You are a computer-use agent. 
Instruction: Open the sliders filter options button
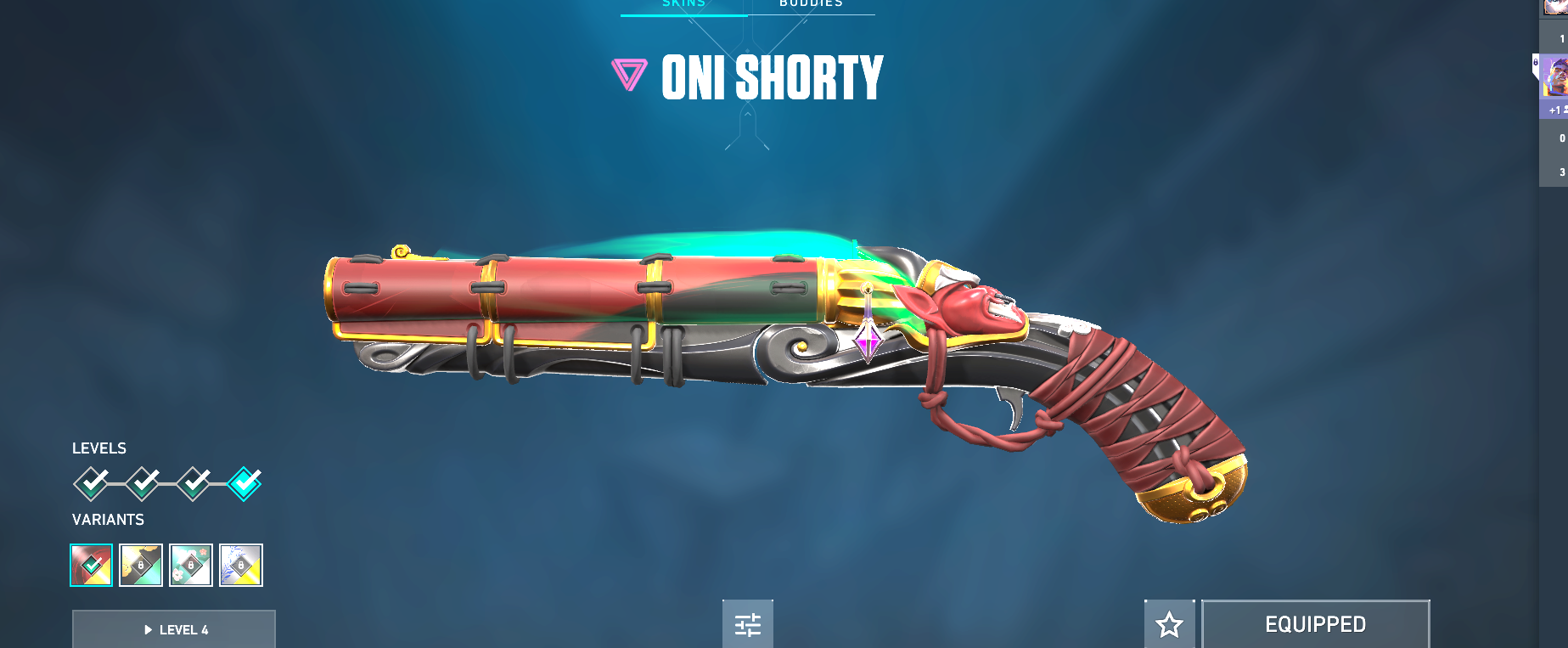pyautogui.click(x=747, y=625)
